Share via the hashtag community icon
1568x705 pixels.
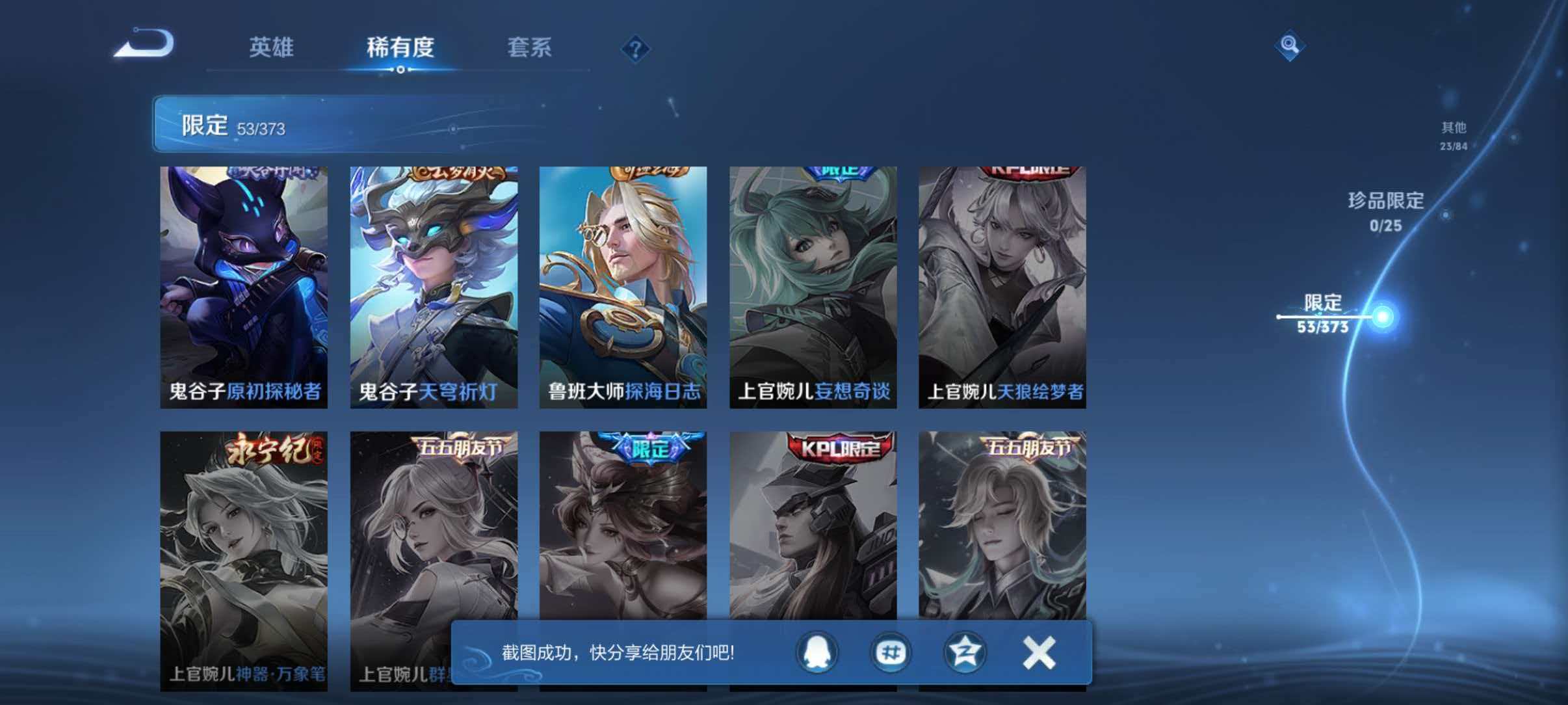[891, 652]
